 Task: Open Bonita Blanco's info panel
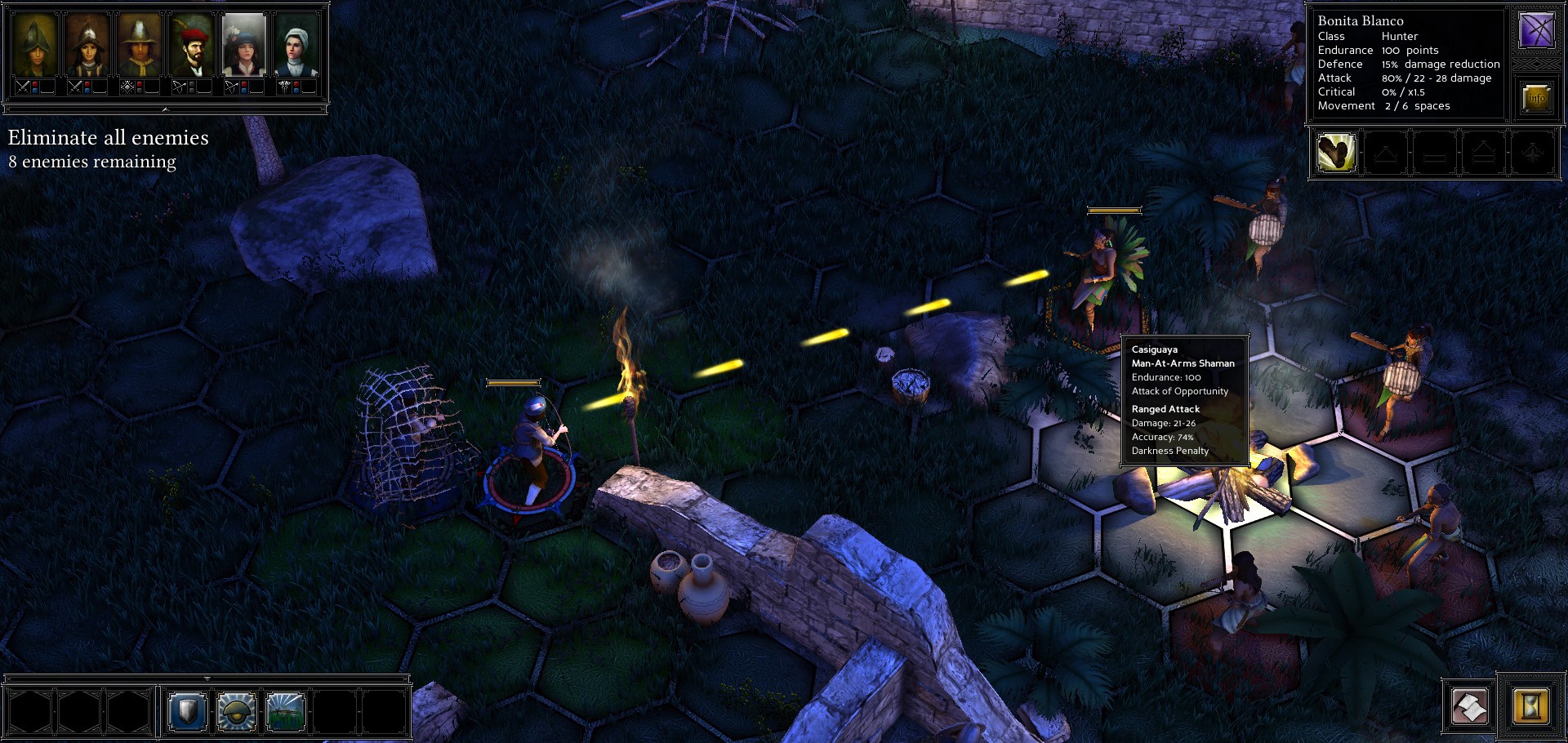(x=1536, y=98)
